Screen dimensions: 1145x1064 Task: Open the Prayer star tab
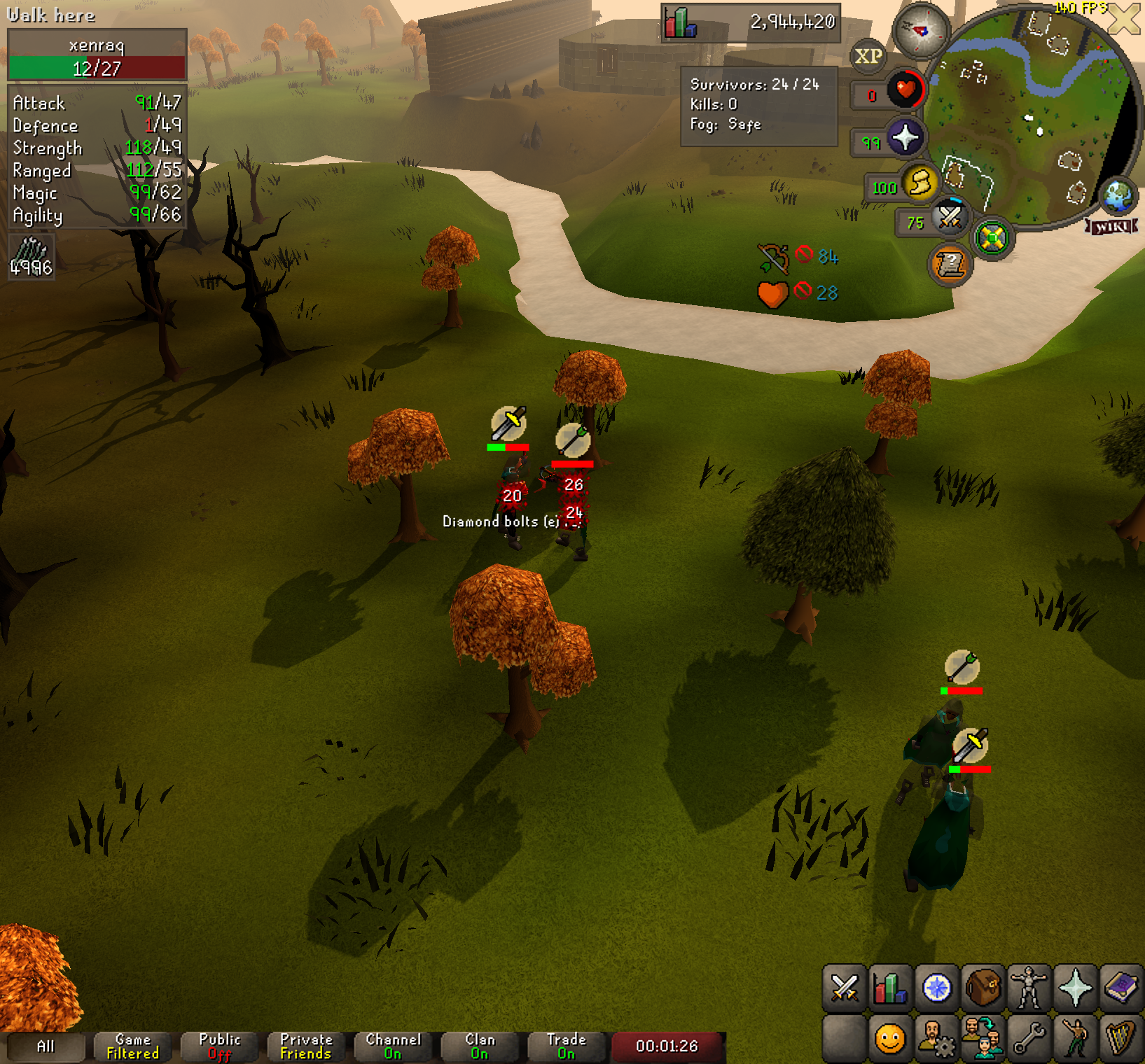tap(1075, 988)
